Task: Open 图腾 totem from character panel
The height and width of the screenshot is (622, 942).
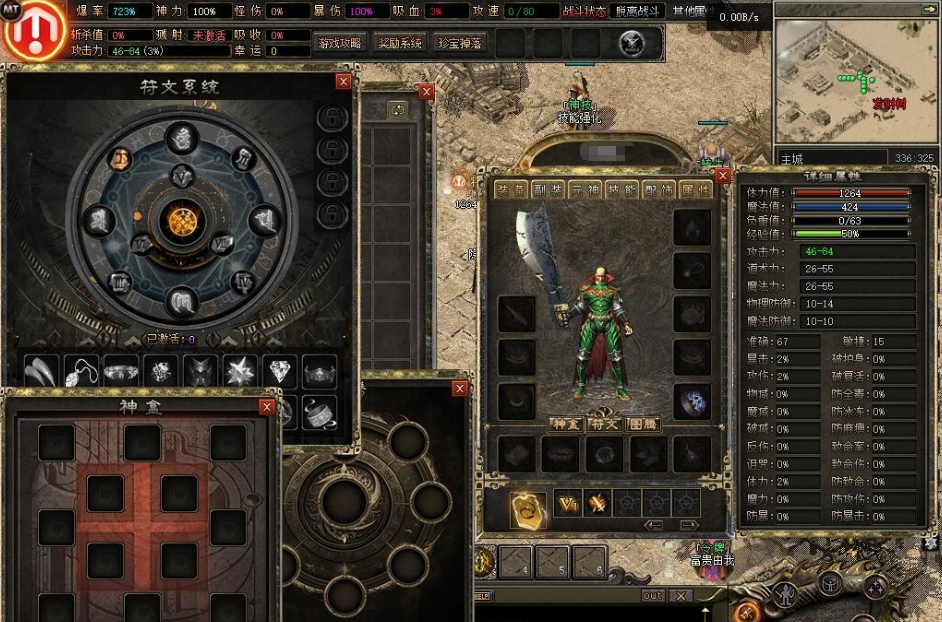Action: [x=641, y=424]
